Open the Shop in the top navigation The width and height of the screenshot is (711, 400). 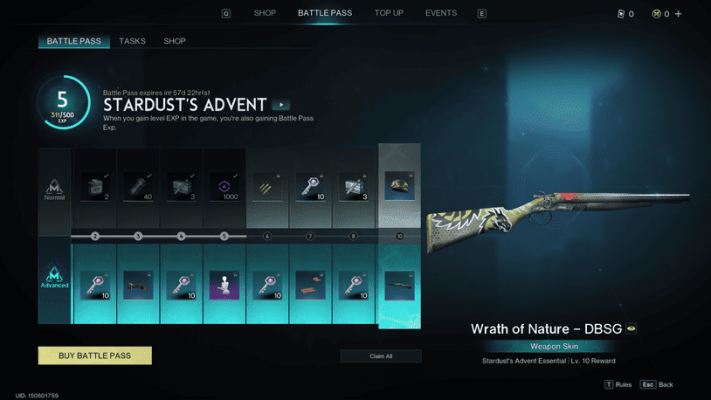[265, 13]
